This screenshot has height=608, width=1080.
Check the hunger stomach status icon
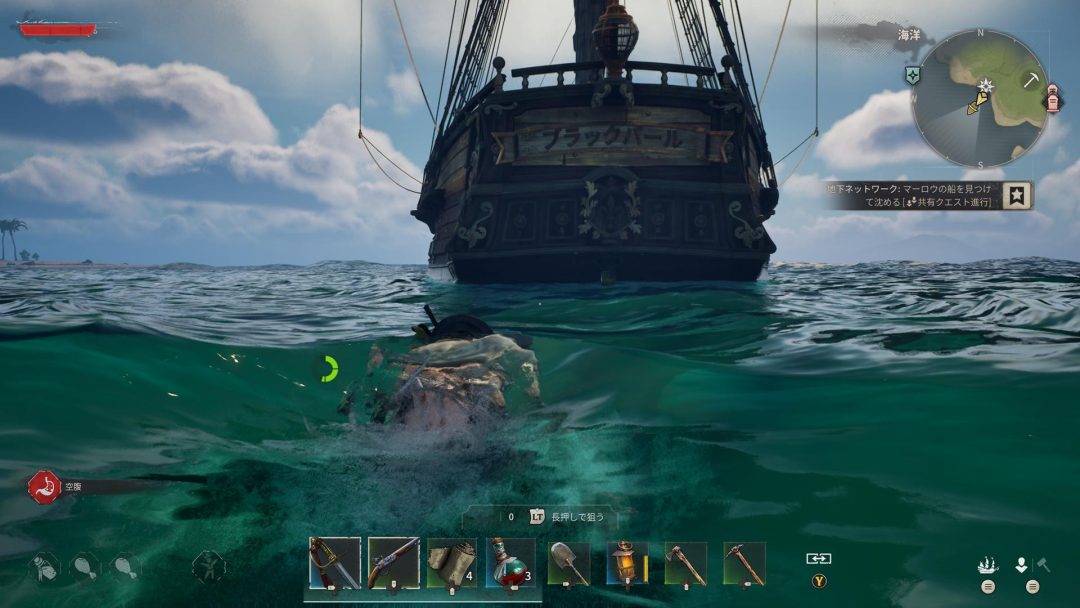tap(43, 487)
